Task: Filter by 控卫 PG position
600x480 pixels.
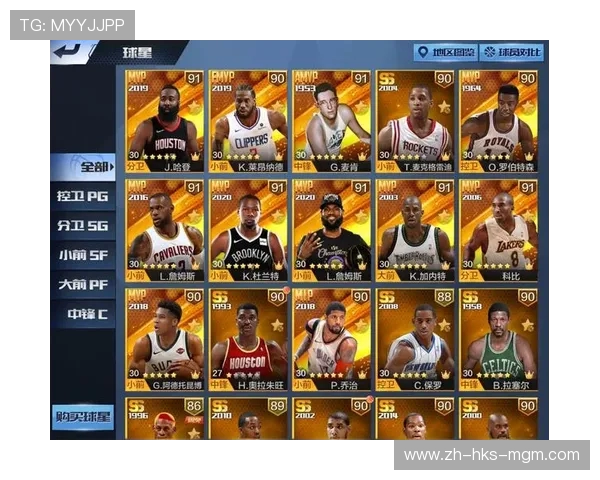Action: (84, 196)
